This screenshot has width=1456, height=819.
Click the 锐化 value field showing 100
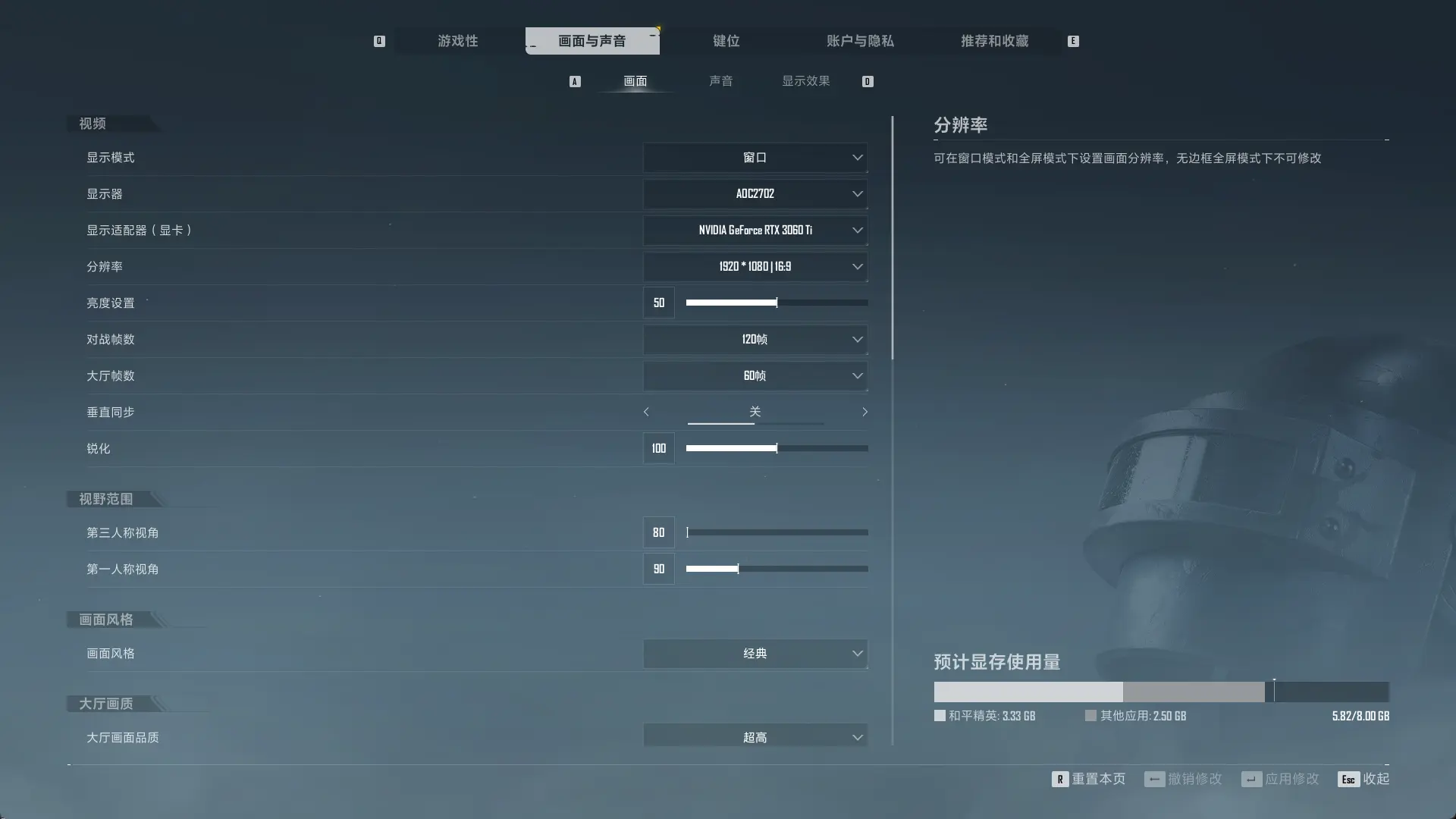pyautogui.click(x=658, y=448)
